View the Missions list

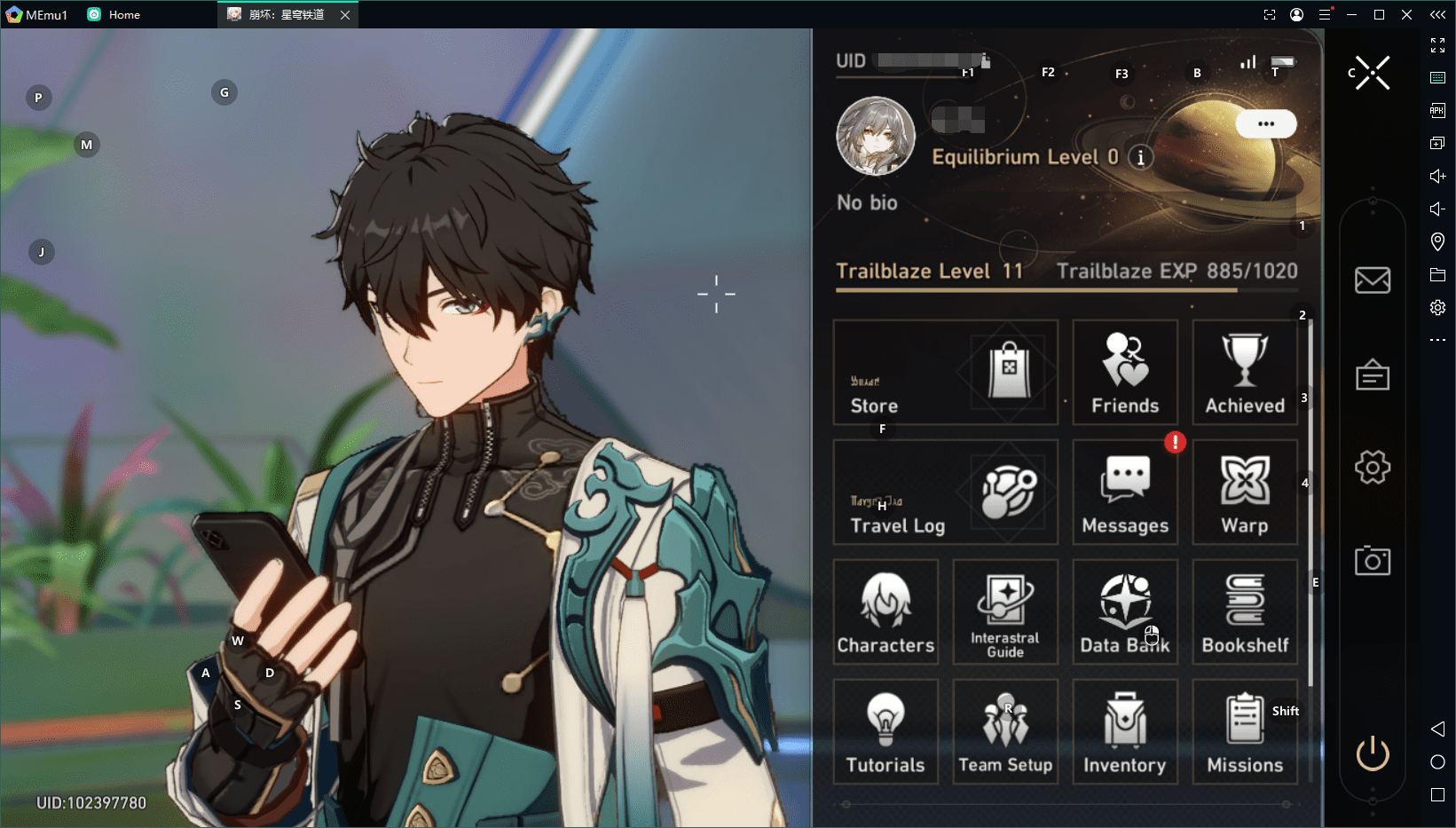tap(1245, 731)
